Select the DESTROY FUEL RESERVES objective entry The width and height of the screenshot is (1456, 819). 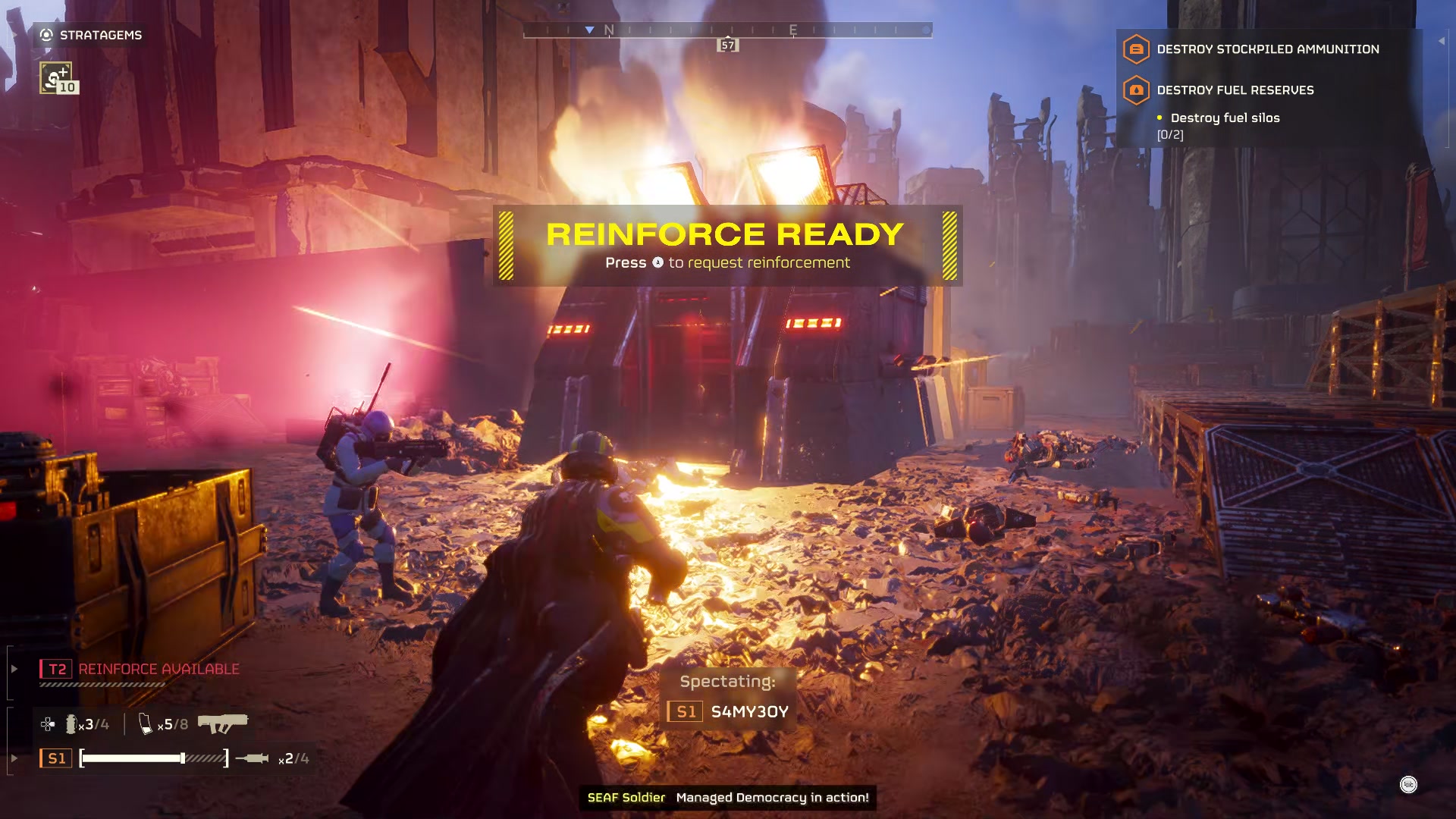(x=1236, y=89)
